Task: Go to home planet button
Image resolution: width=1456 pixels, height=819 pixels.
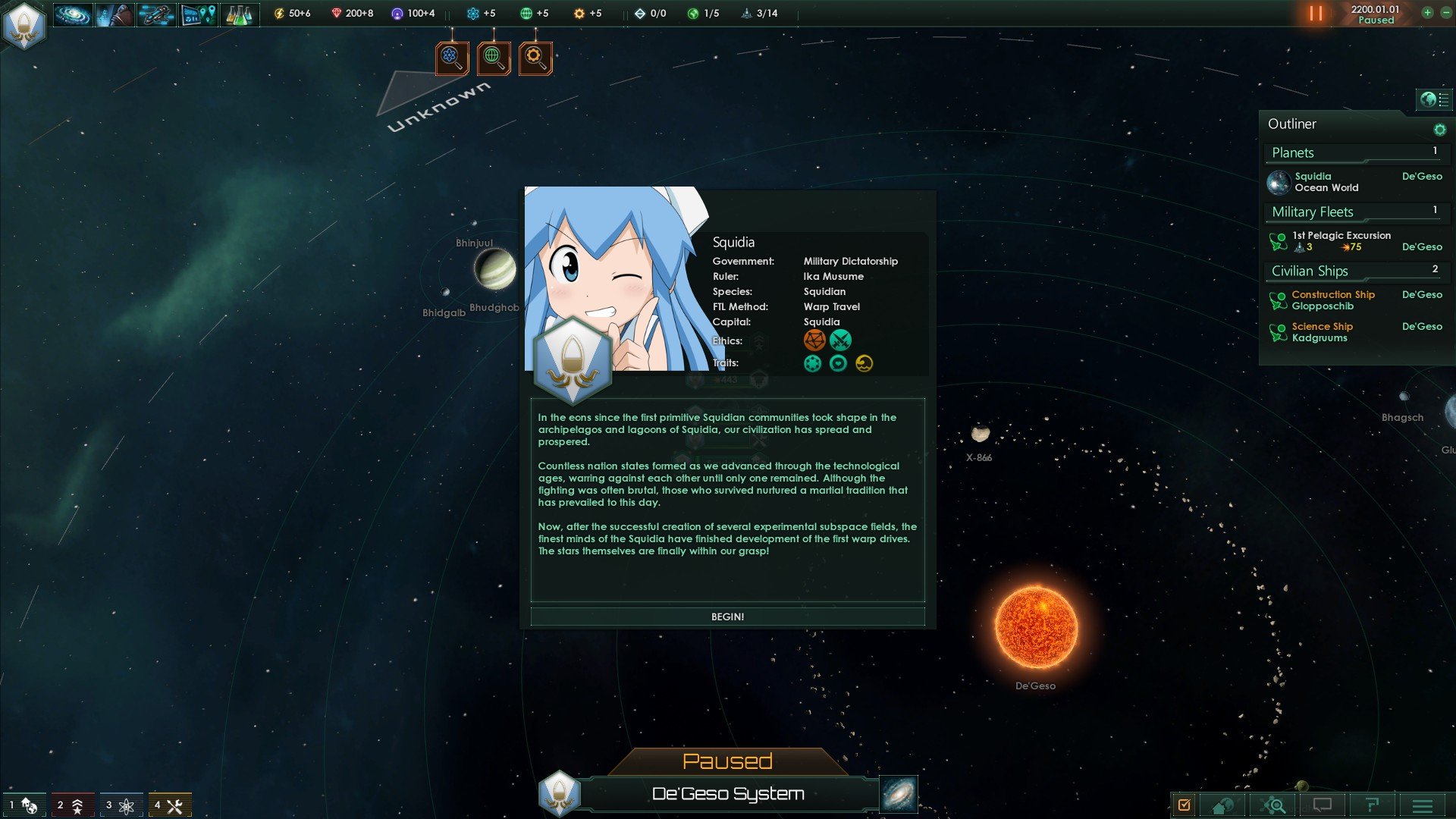Action: (1222, 805)
